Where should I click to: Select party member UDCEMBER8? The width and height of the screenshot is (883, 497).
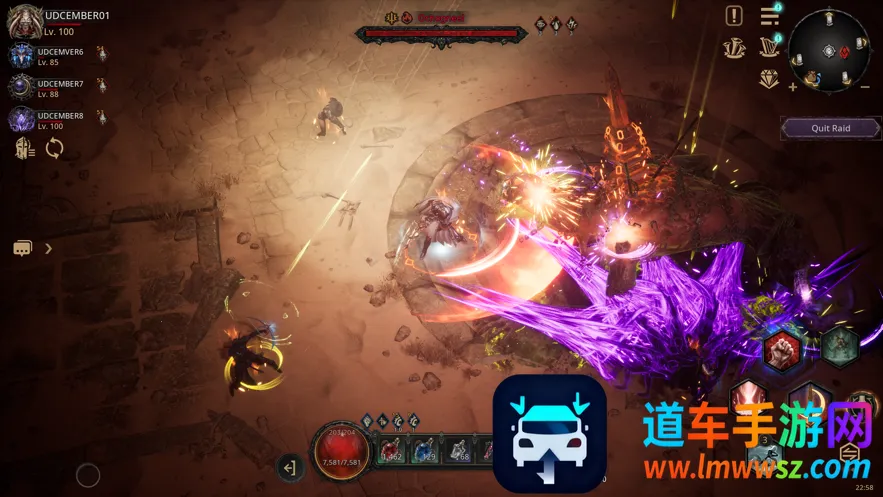[22, 120]
